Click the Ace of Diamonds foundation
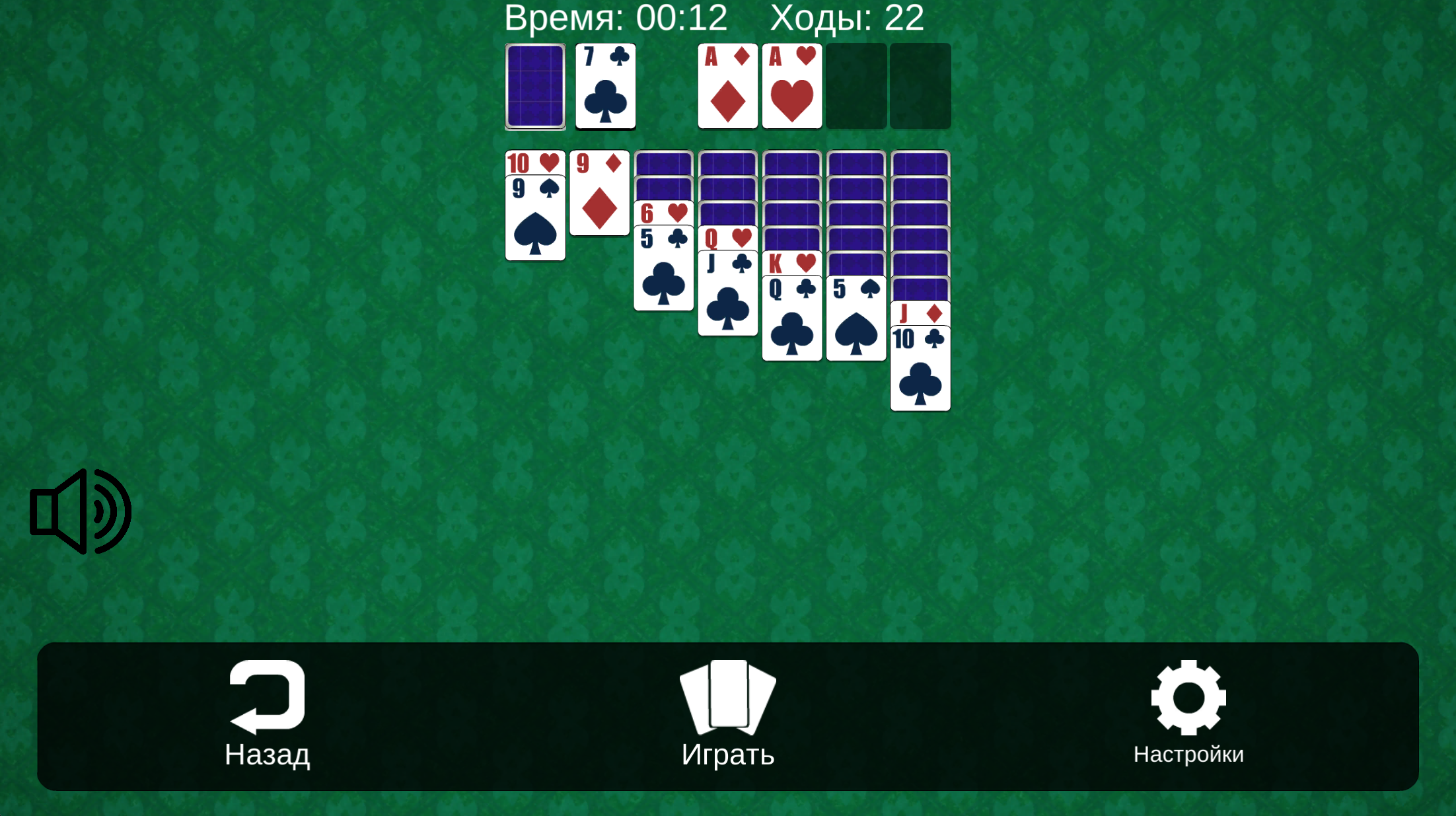This screenshot has width=1456, height=816. (x=727, y=86)
